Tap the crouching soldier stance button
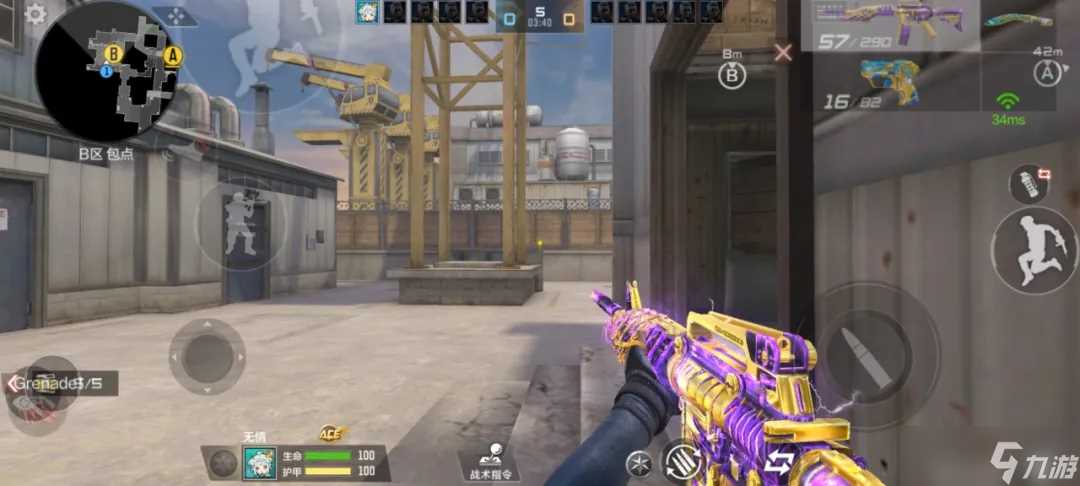 pyautogui.click(x=239, y=226)
